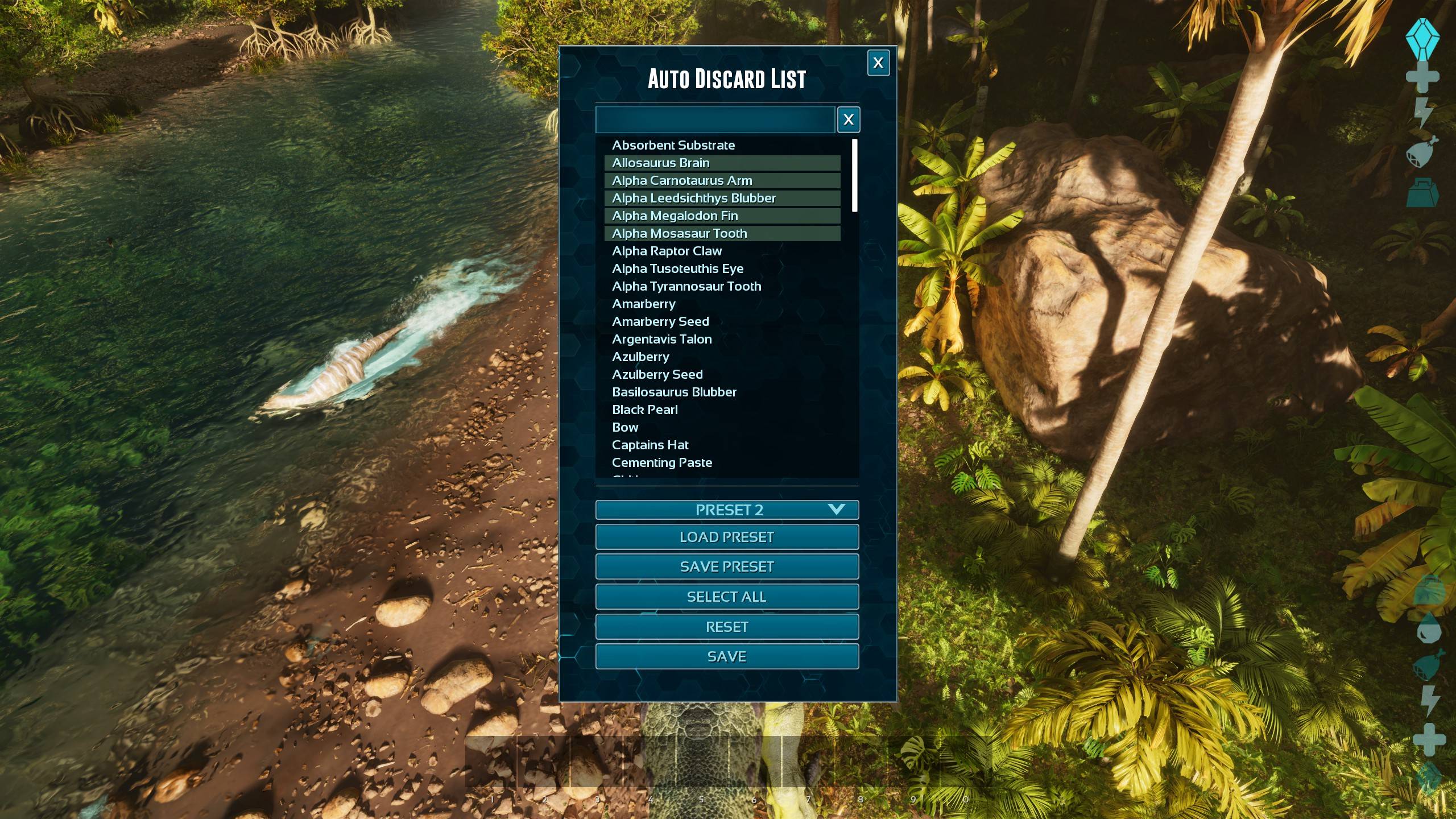The width and height of the screenshot is (1456, 819).
Task: Clear the search field using the X icon
Action: click(x=849, y=119)
